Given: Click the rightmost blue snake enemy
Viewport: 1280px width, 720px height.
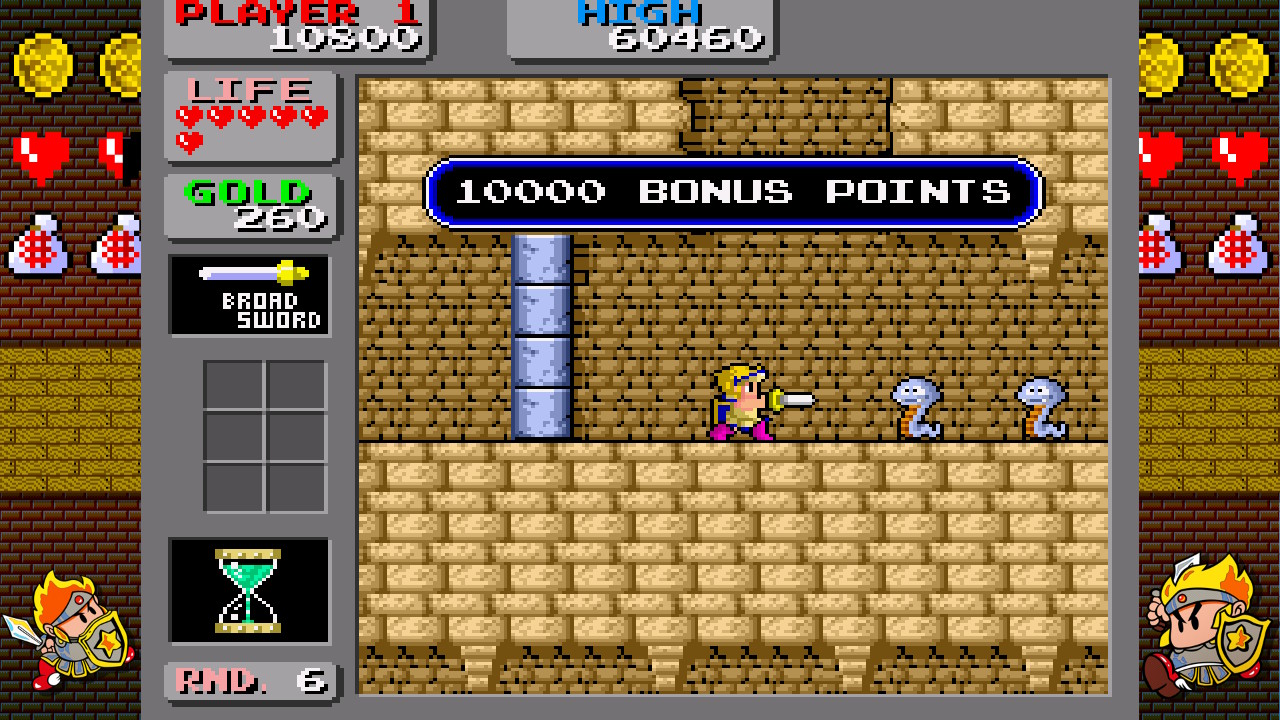Looking at the screenshot, I should [x=1040, y=408].
